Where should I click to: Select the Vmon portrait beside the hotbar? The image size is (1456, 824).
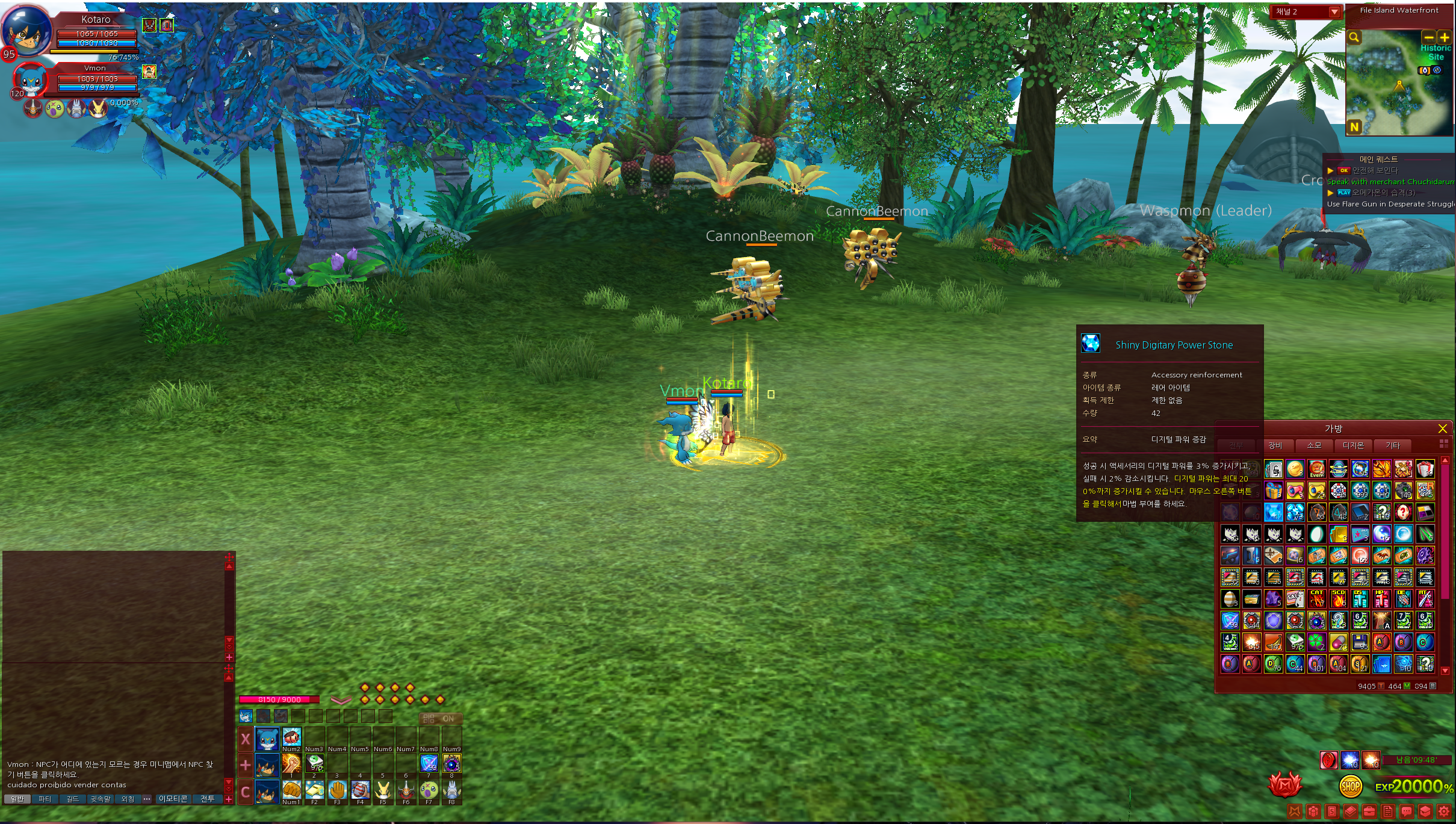[x=267, y=739]
